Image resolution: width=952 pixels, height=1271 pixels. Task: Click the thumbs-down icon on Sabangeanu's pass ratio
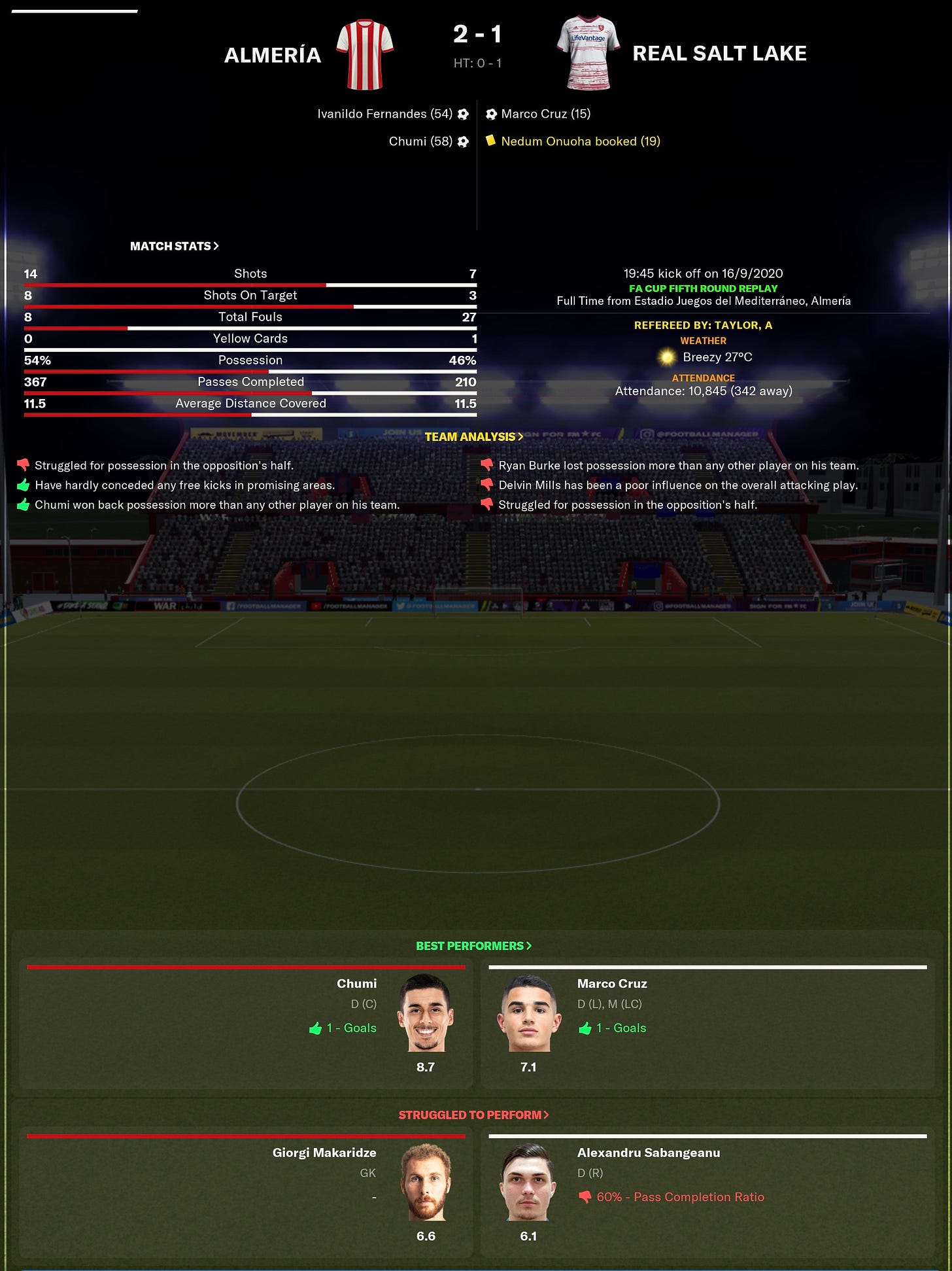(585, 1197)
